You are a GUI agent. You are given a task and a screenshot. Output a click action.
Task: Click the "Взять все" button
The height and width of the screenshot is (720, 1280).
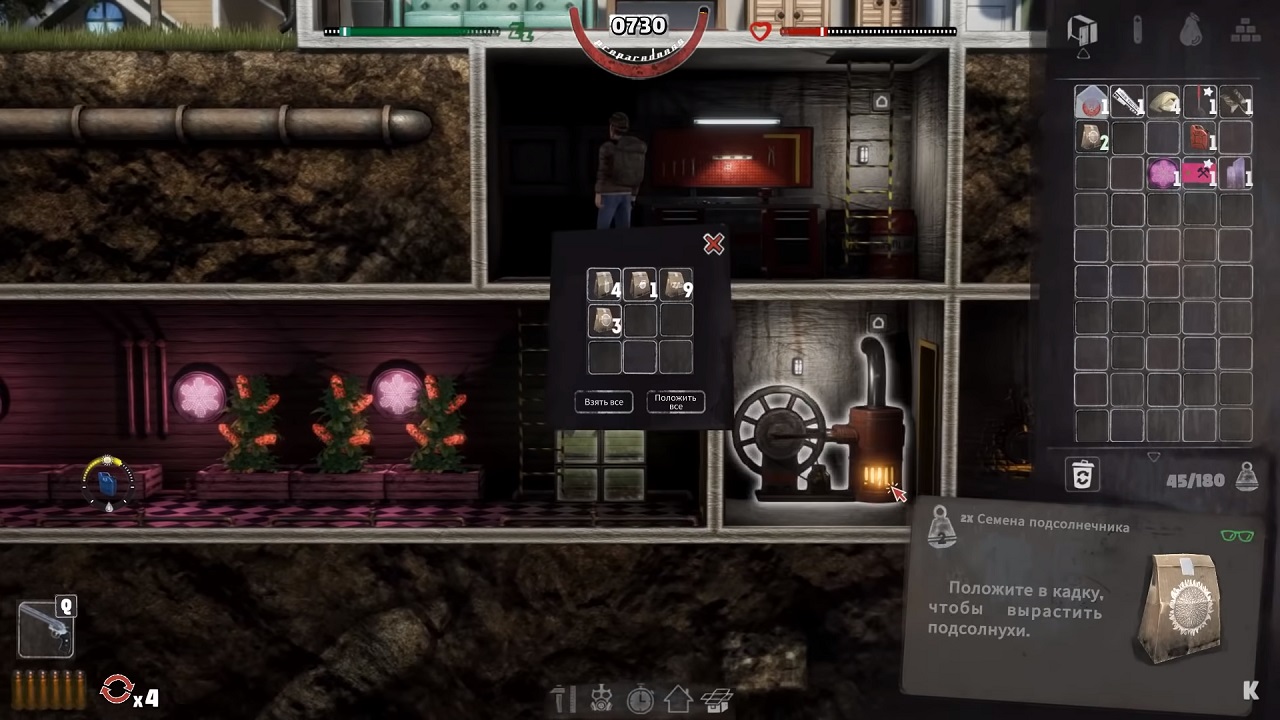coord(604,402)
